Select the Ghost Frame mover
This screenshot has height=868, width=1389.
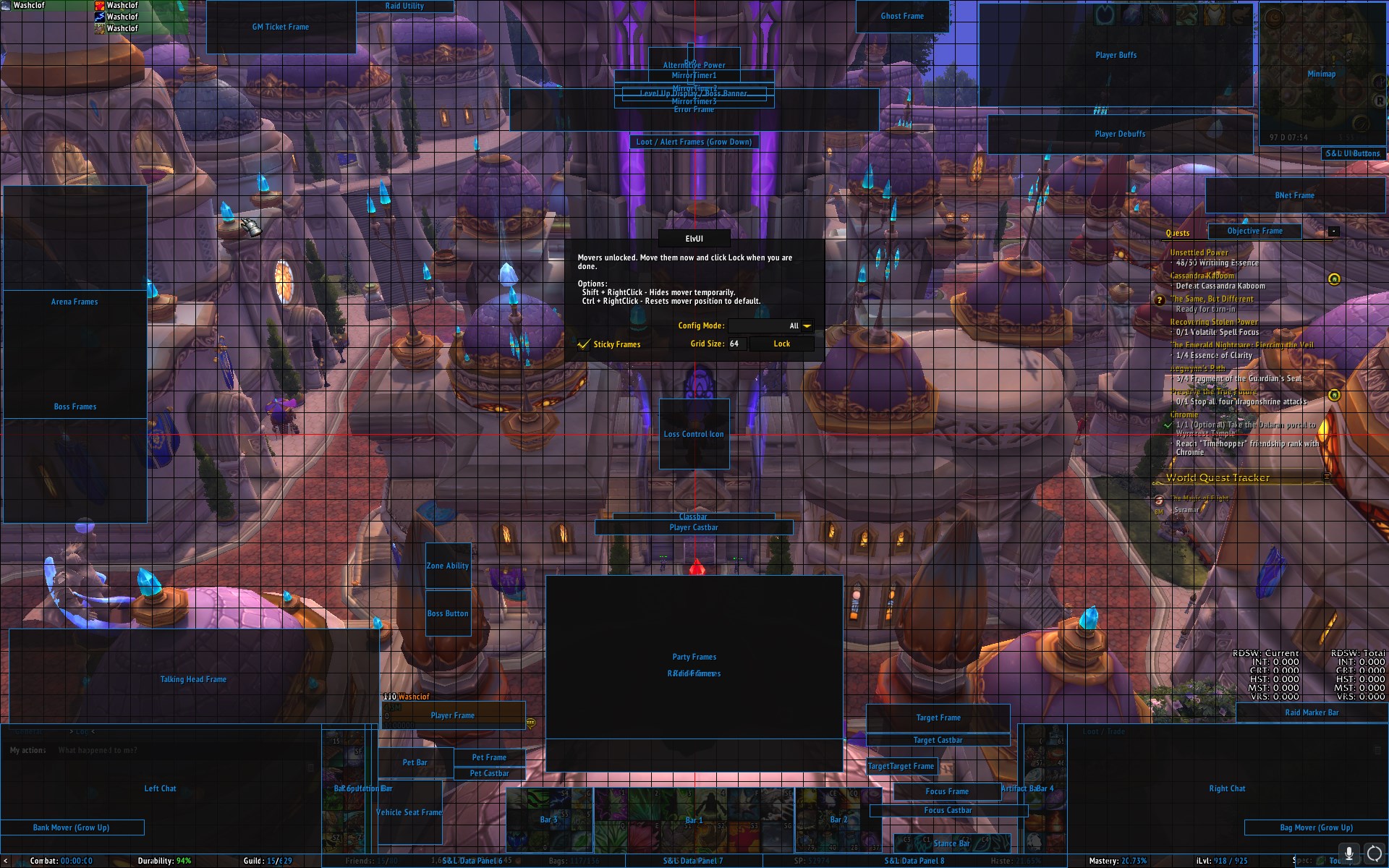[x=902, y=16]
